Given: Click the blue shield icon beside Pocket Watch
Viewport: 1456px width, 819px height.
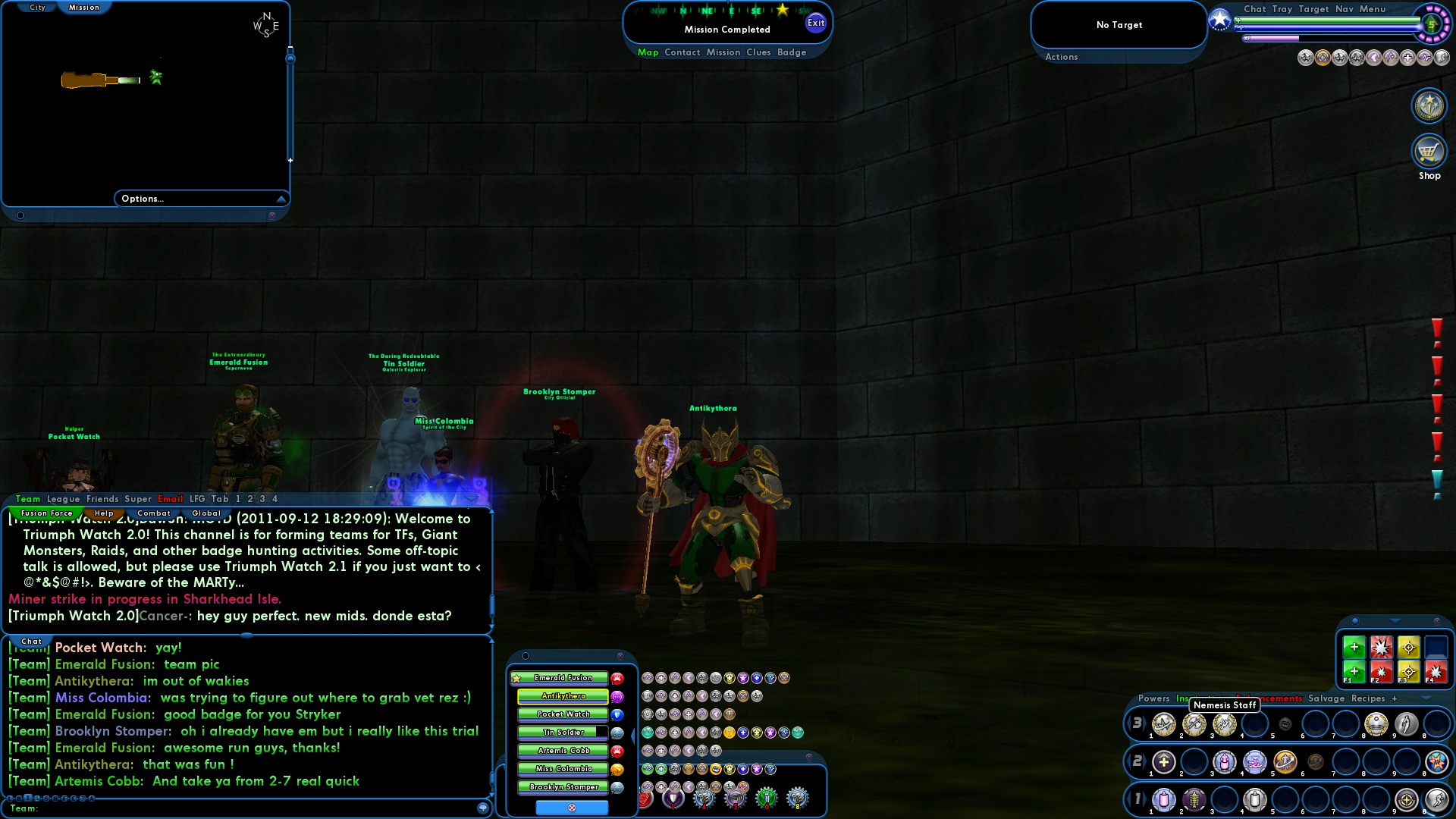Looking at the screenshot, I should 617,714.
